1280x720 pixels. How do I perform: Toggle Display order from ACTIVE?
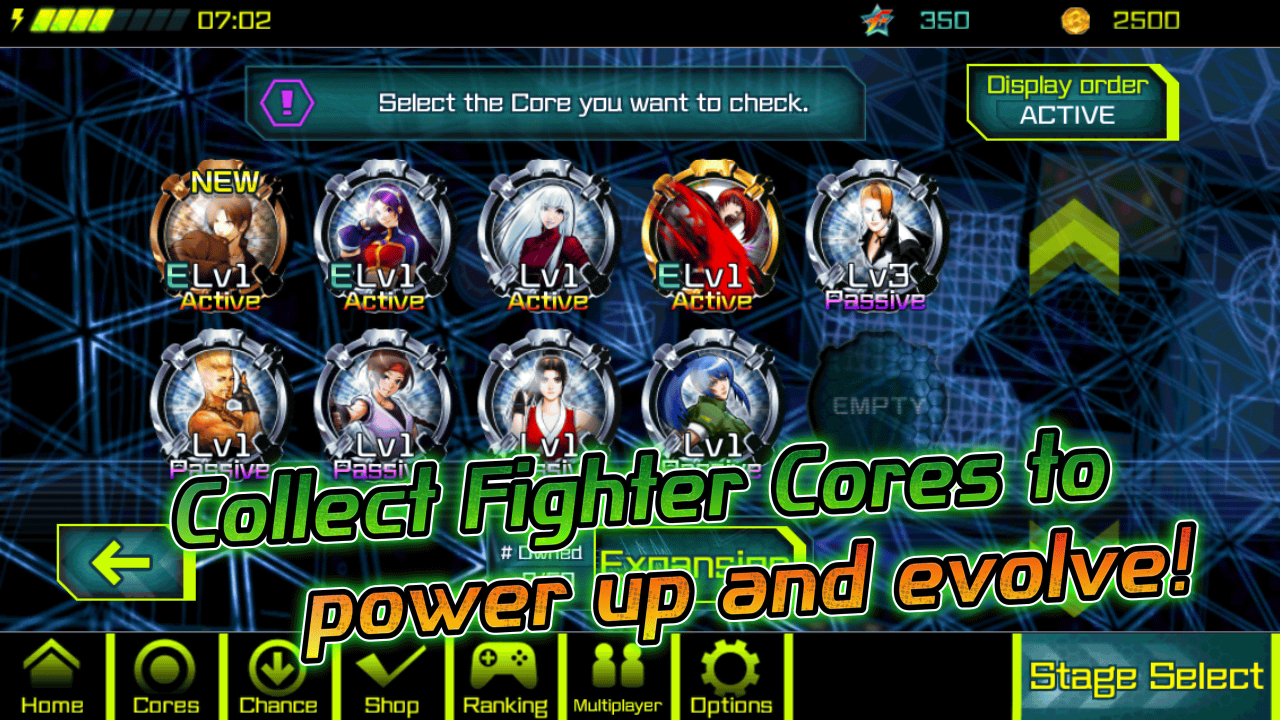click(x=1069, y=100)
